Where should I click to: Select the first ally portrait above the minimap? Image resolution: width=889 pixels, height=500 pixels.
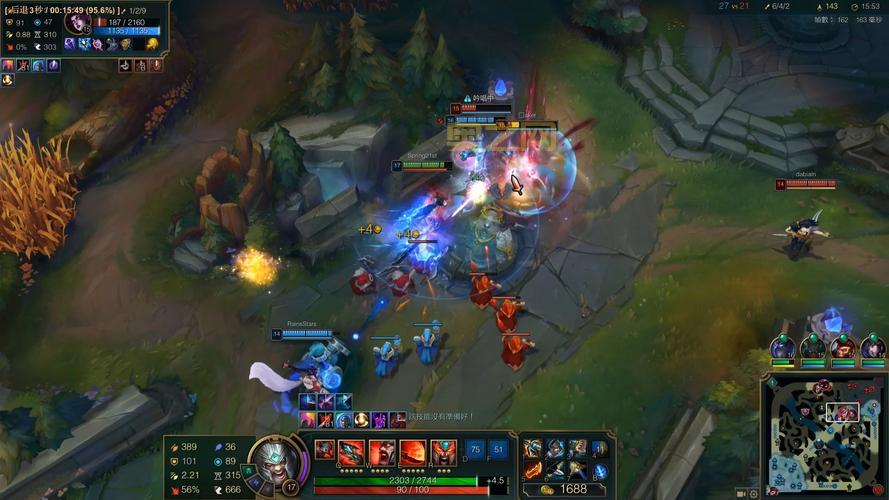(782, 348)
